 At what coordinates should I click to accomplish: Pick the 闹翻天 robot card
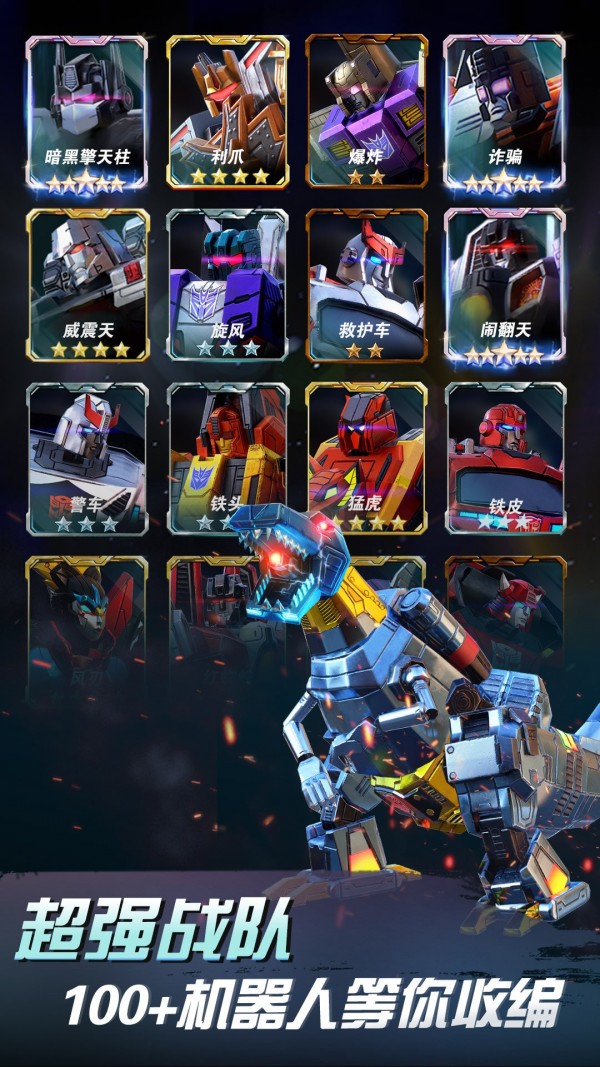tap(505, 285)
